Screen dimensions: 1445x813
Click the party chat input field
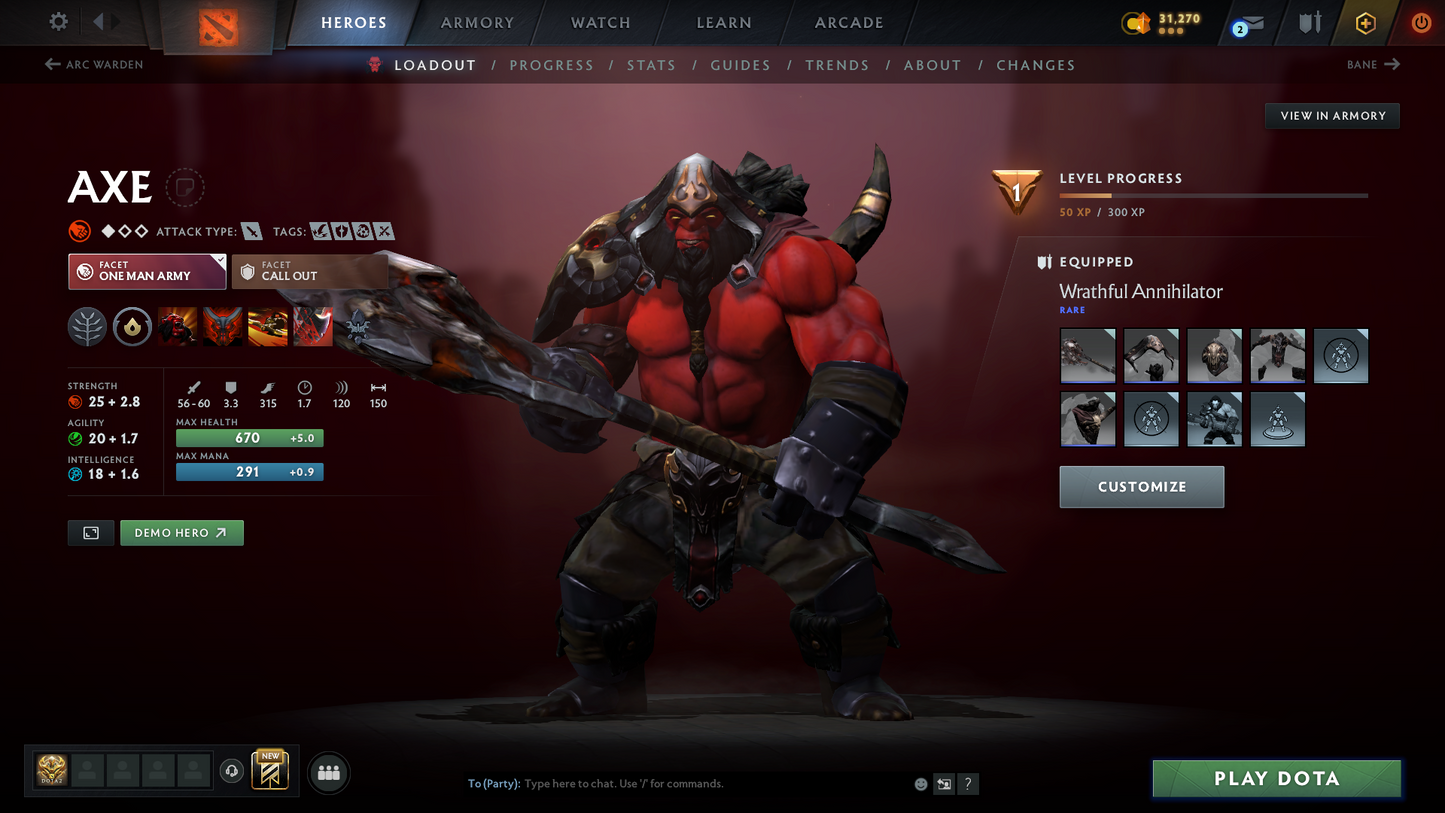pyautogui.click(x=700, y=784)
